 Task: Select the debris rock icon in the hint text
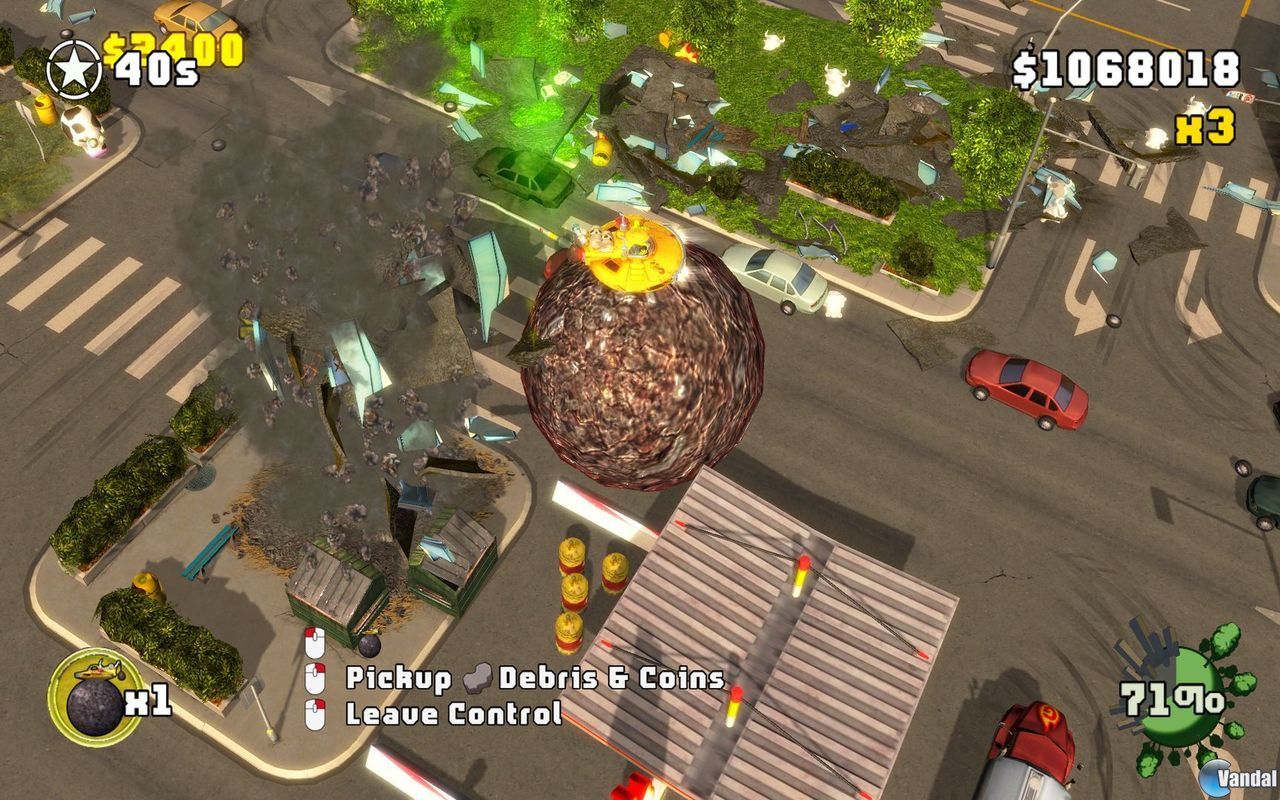[477, 678]
